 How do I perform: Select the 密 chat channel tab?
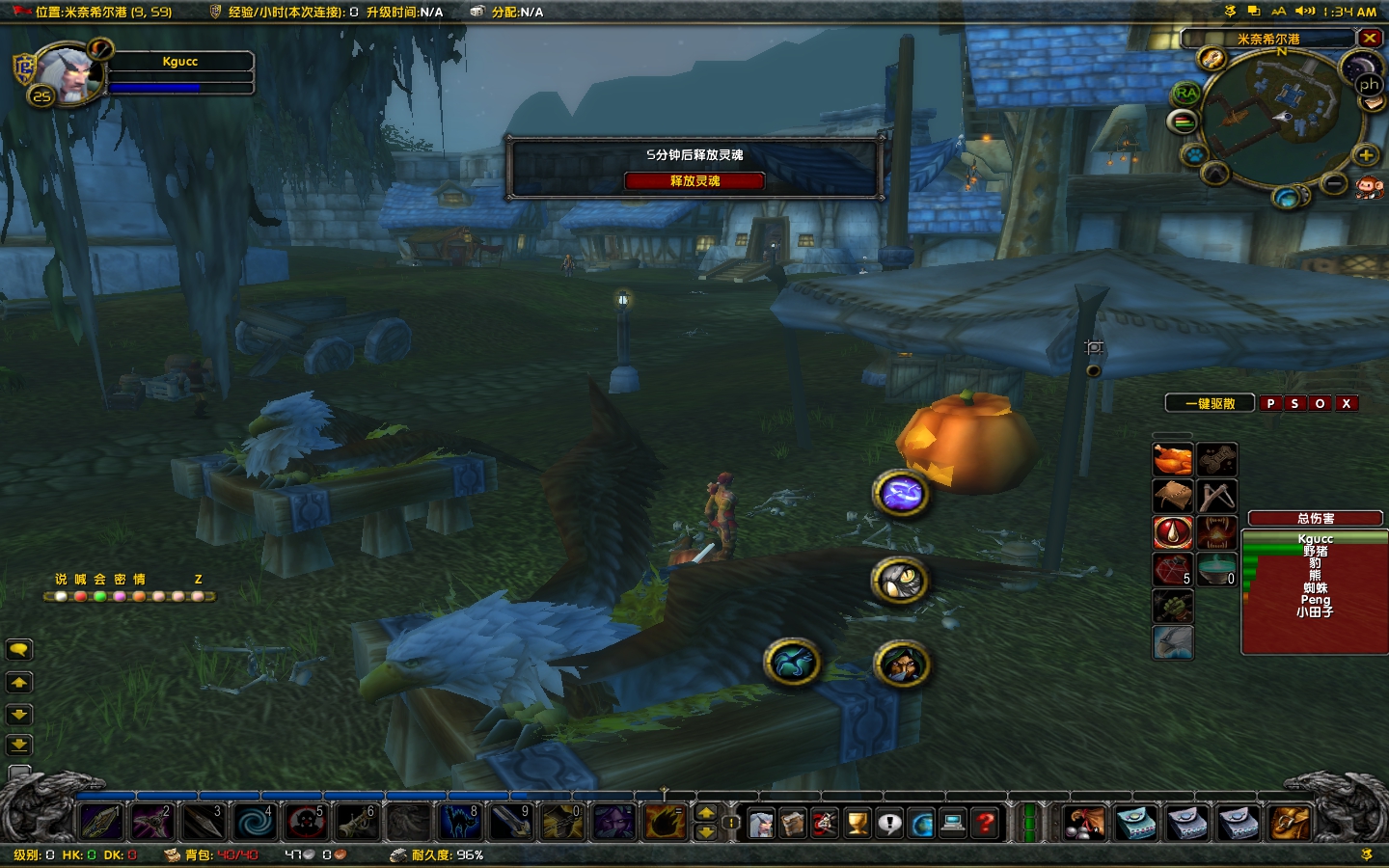coord(120,580)
